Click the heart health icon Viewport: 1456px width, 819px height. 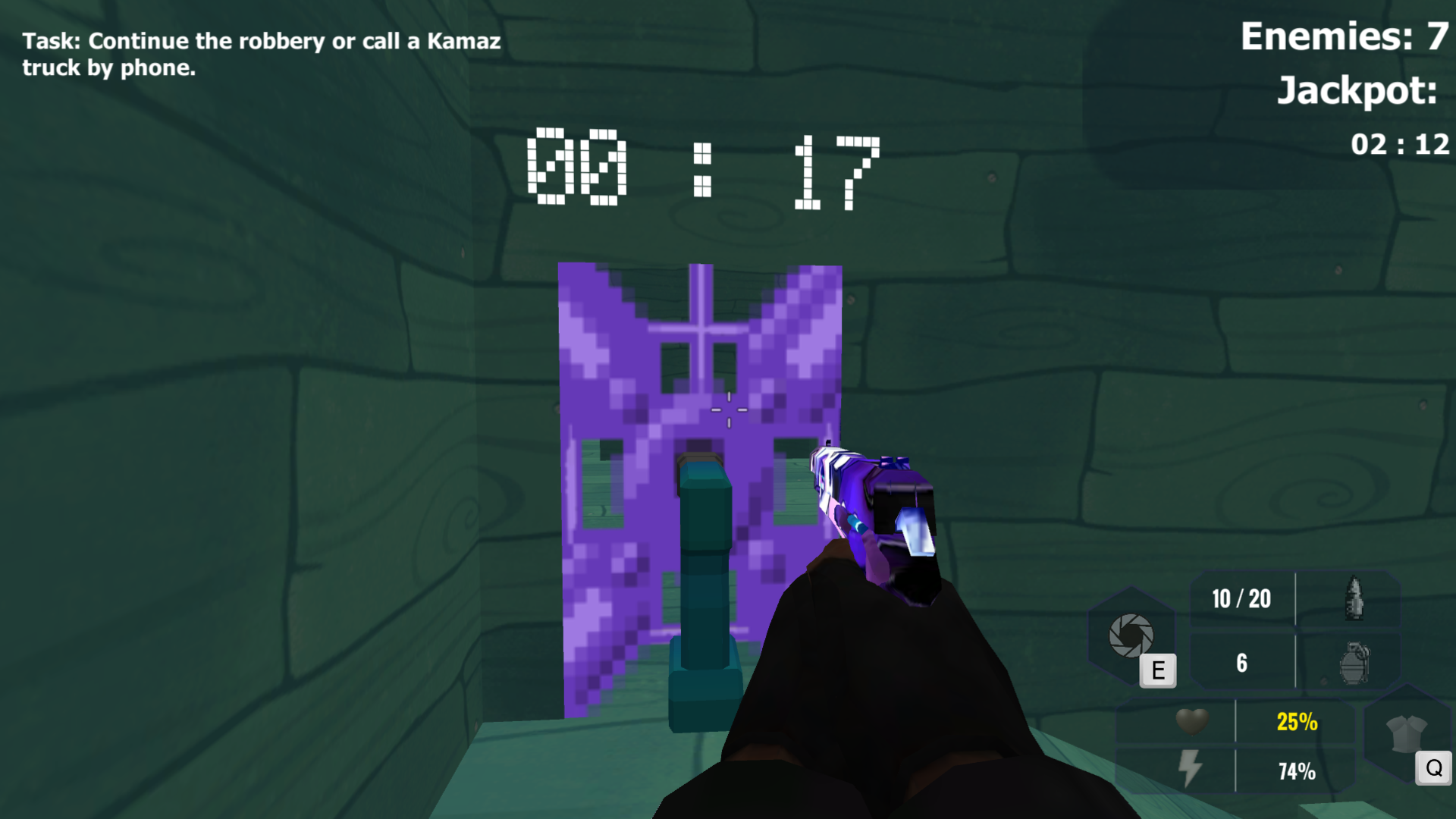pyautogui.click(x=1191, y=723)
